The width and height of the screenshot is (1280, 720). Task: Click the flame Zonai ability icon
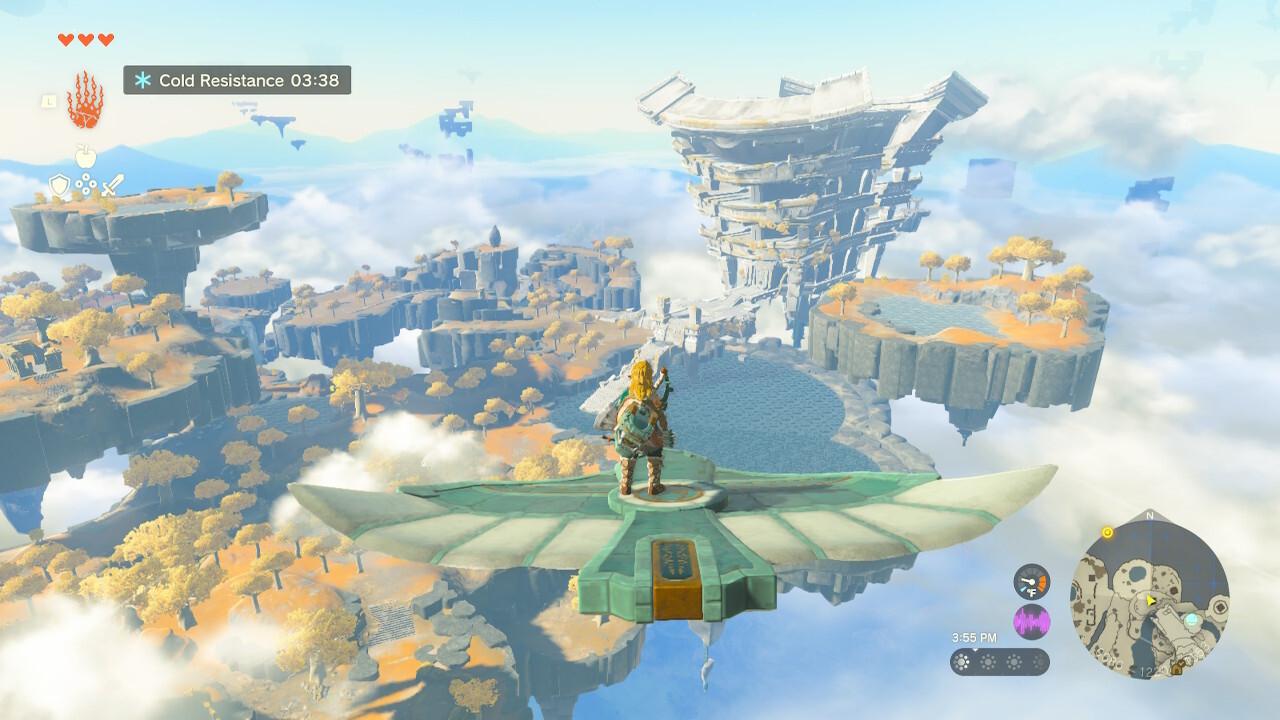point(84,97)
